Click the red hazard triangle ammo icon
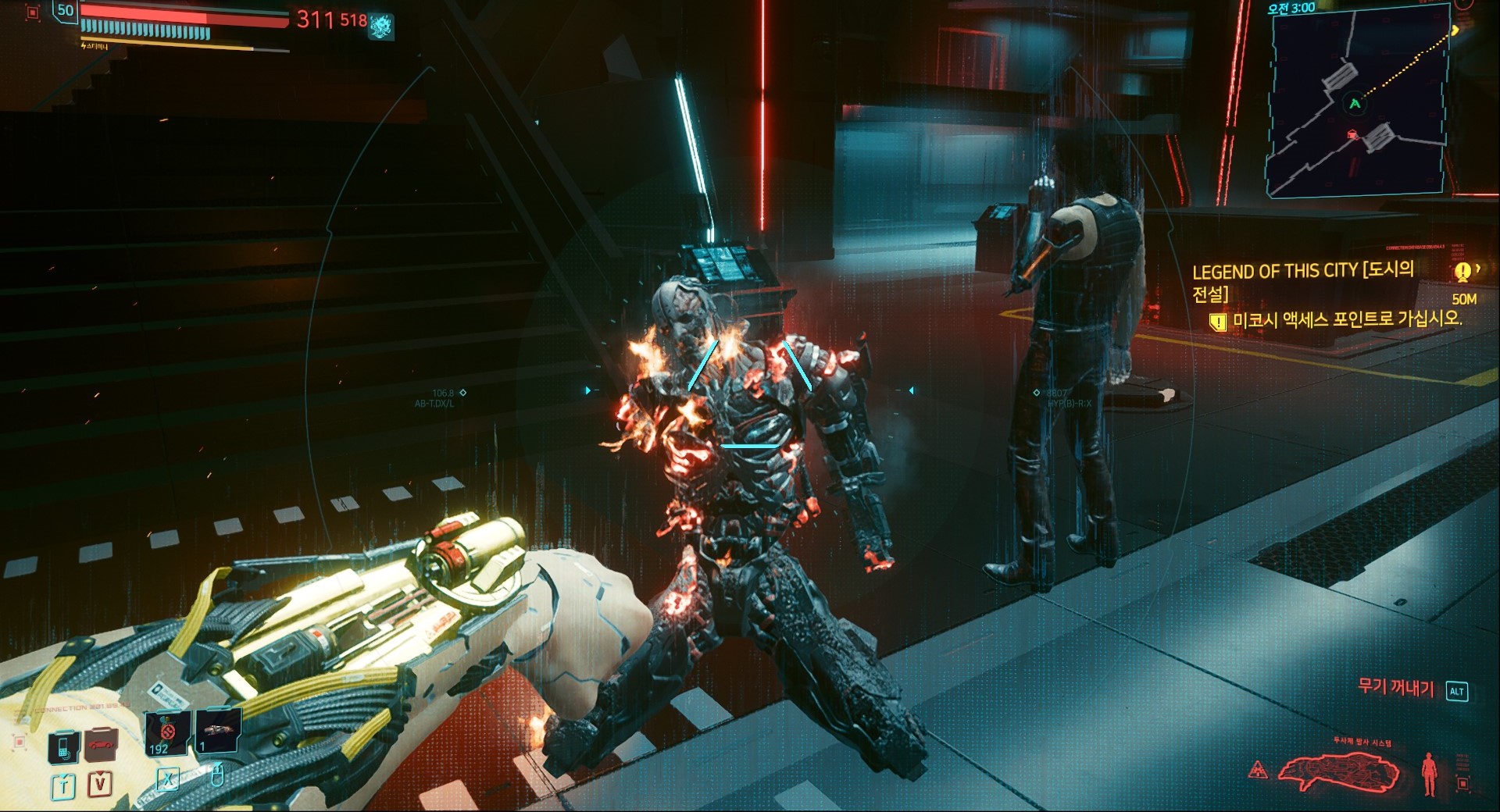The width and height of the screenshot is (1500, 812). pyautogui.click(x=1258, y=770)
